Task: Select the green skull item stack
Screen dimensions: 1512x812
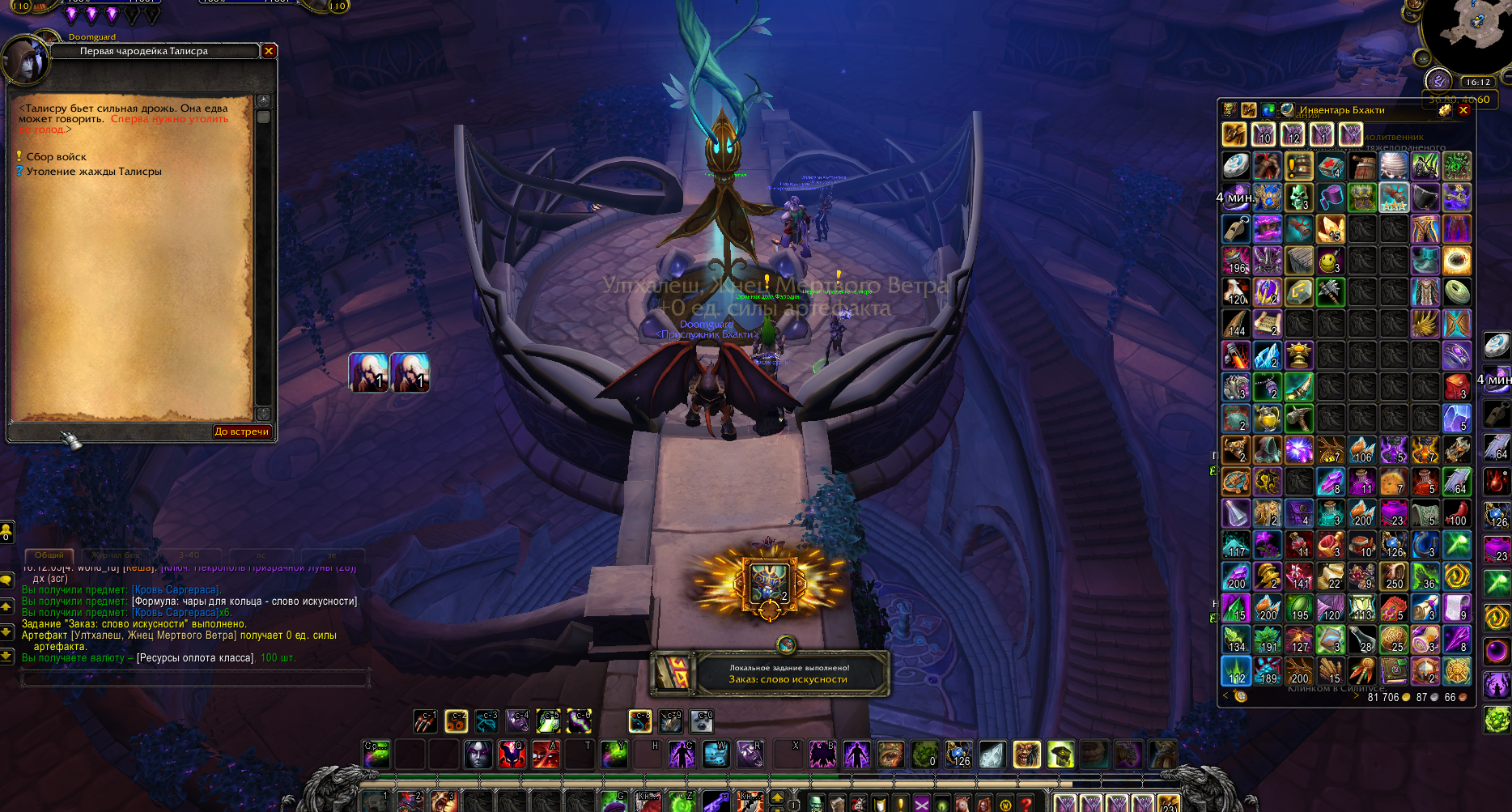Action: click(x=1298, y=197)
